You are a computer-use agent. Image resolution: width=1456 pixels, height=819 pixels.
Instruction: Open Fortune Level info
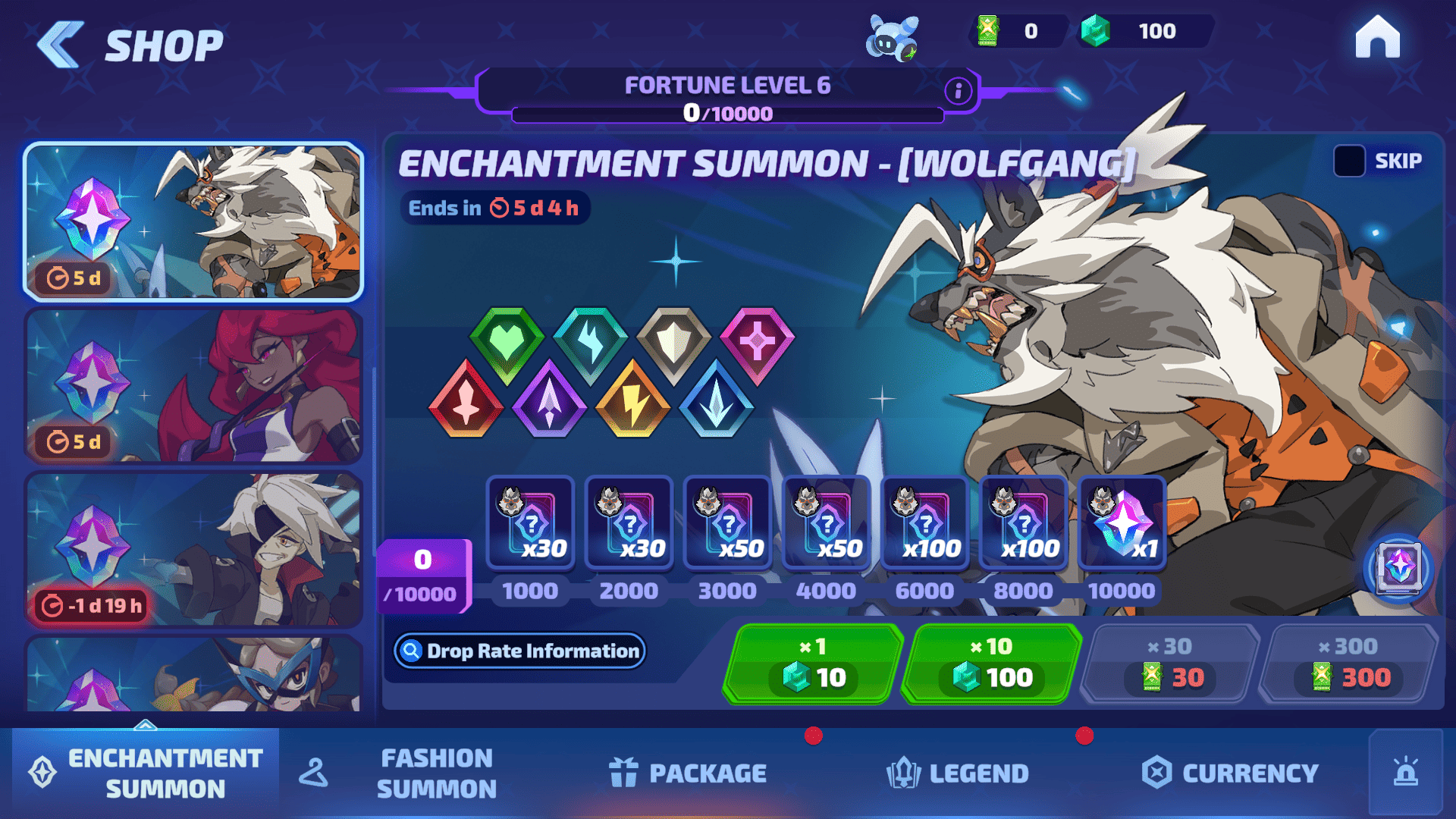[958, 91]
